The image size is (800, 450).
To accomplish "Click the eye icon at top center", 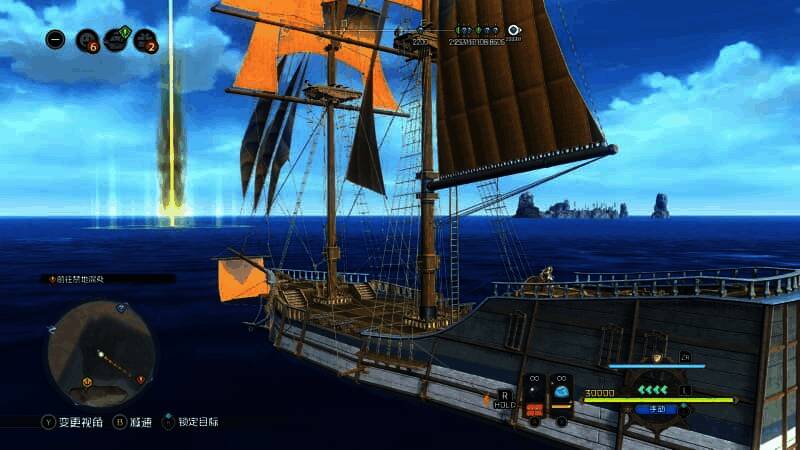I will [514, 31].
